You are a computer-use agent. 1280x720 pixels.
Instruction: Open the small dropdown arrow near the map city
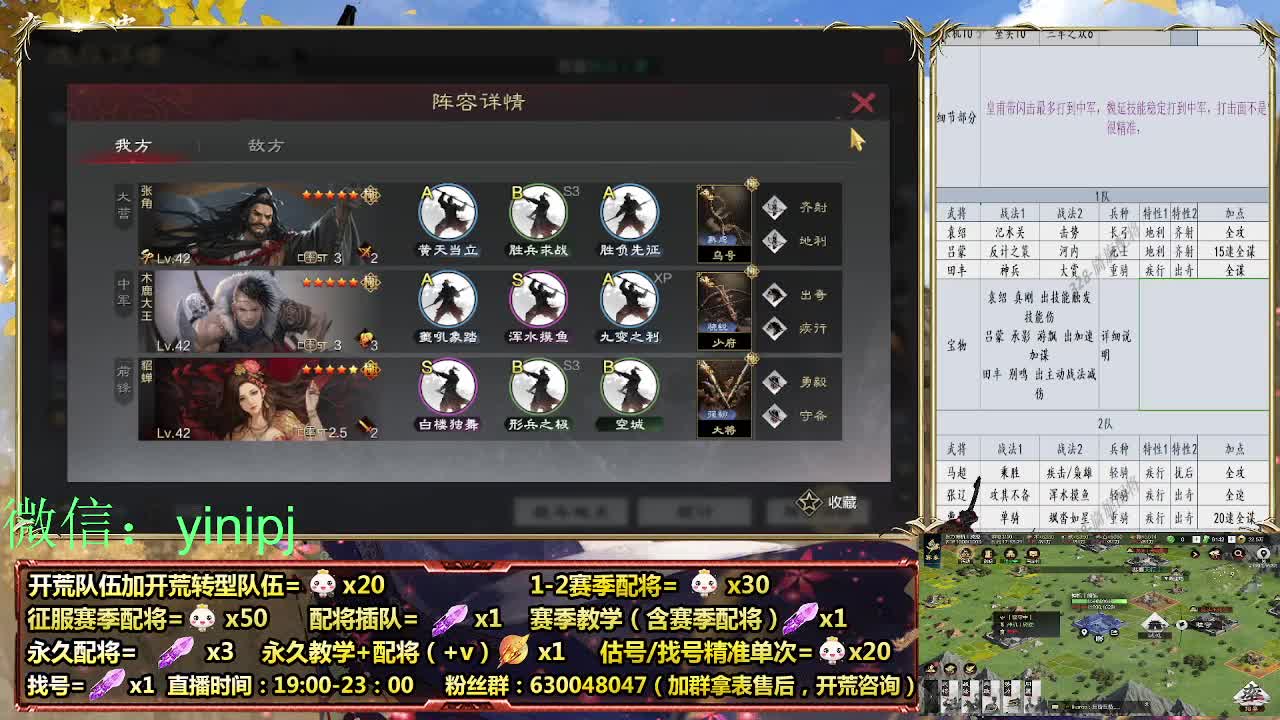[x=1166, y=578]
